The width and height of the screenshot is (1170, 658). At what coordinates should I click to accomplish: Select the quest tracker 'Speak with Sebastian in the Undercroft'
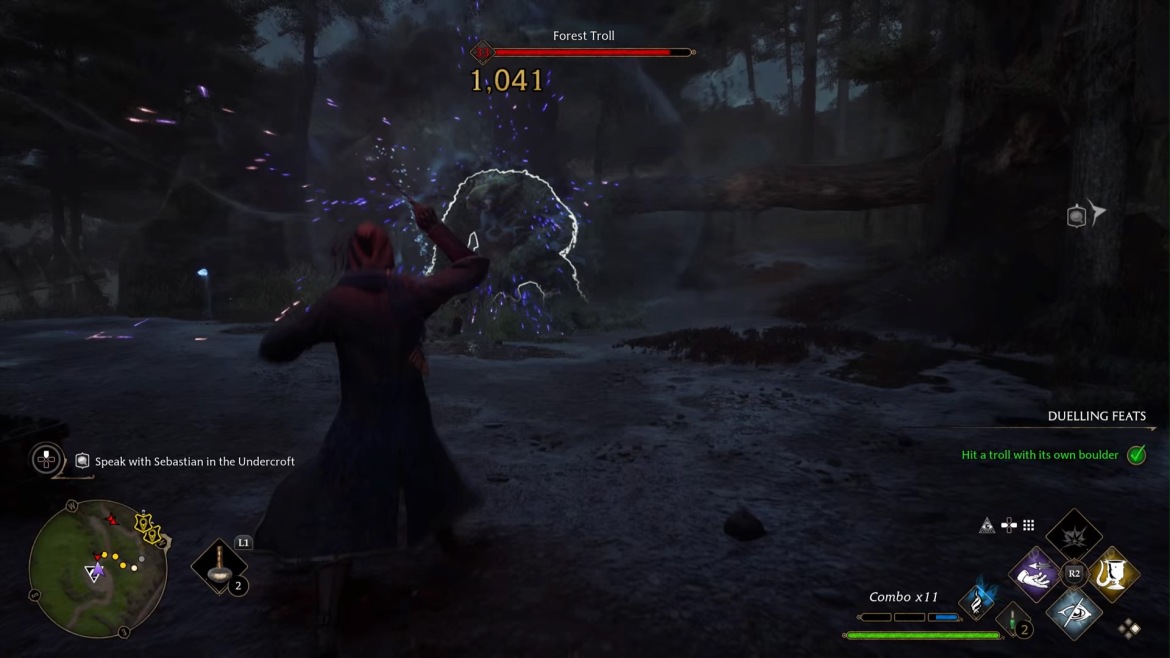pyautogui.click(x=194, y=462)
